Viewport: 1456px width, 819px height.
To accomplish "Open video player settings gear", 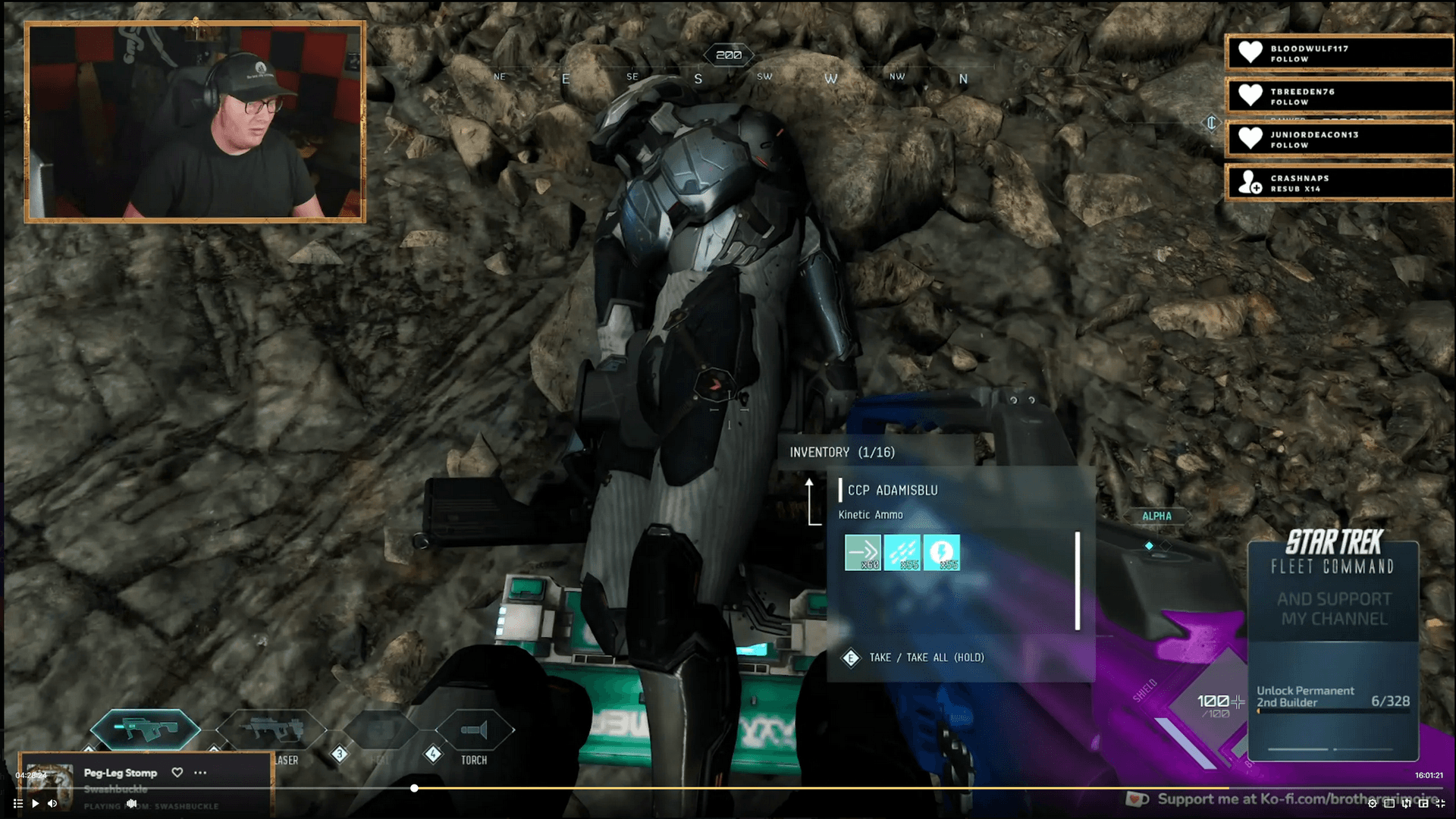I will pyautogui.click(x=1372, y=804).
